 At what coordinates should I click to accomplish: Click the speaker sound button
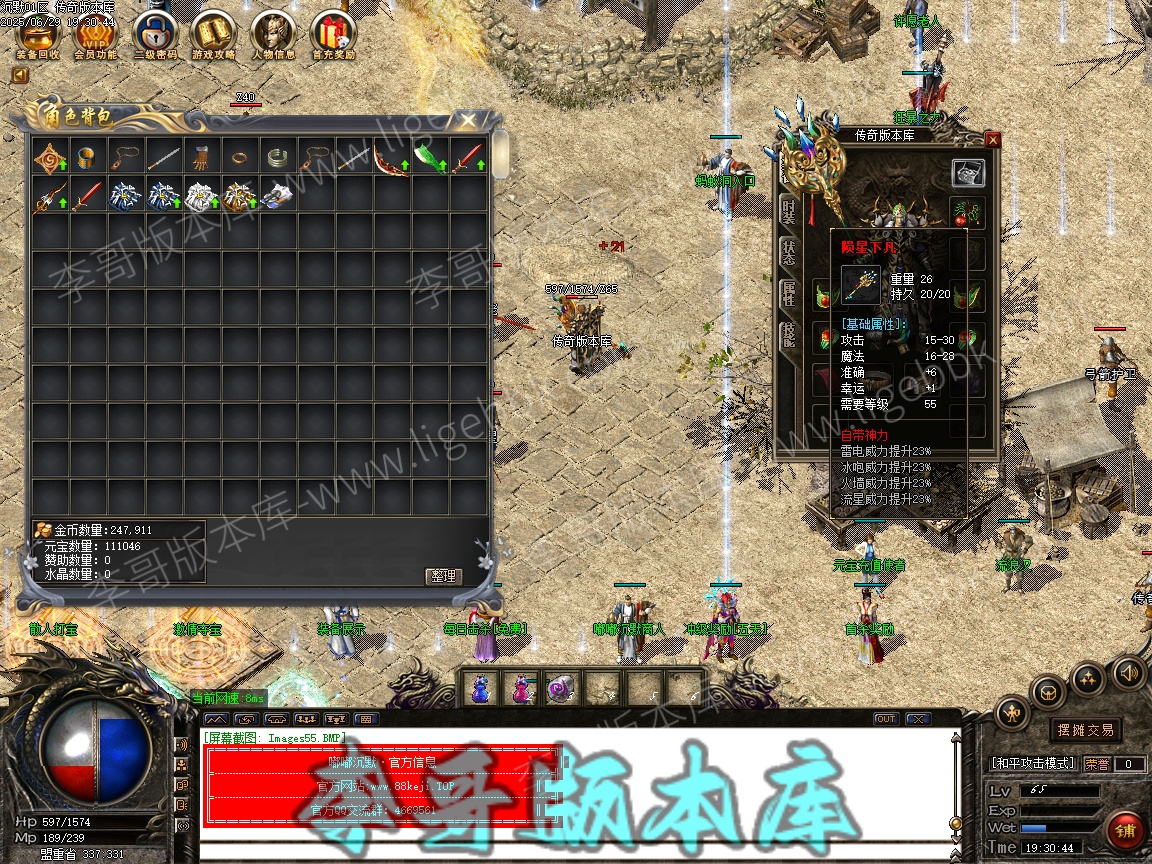coord(1128,673)
